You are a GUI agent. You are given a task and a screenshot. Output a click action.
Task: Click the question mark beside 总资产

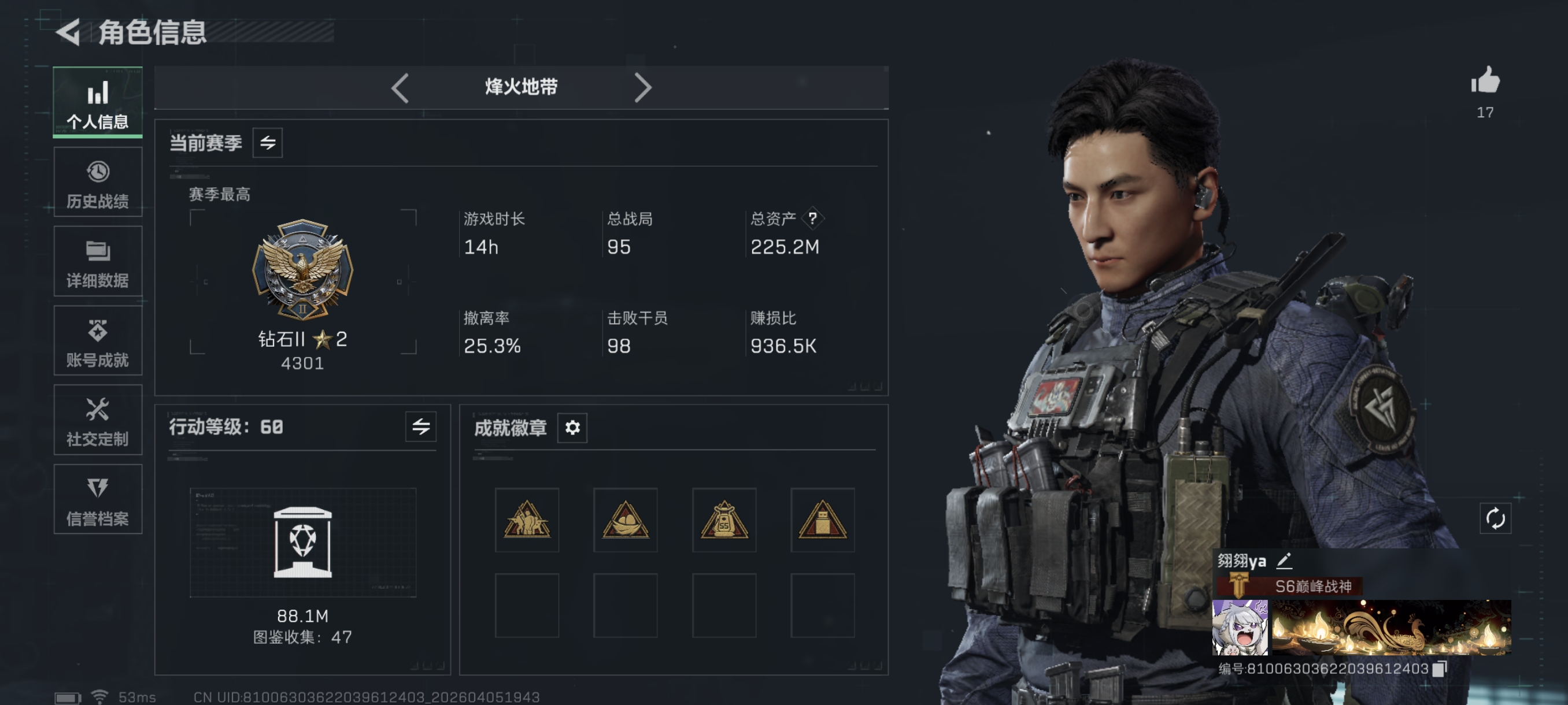click(812, 218)
